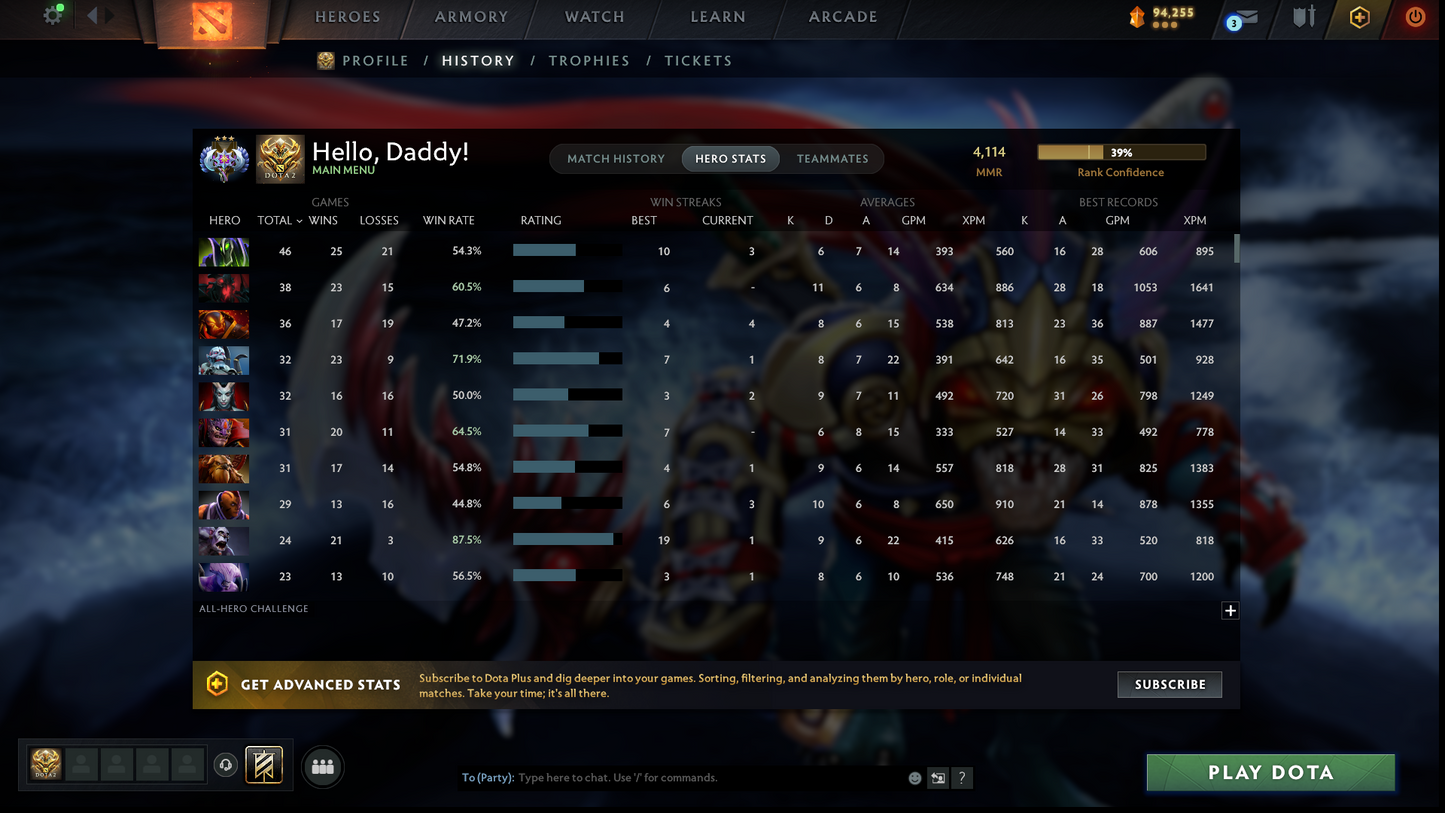Click the shards balance icon next to 94,255

pos(1135,14)
